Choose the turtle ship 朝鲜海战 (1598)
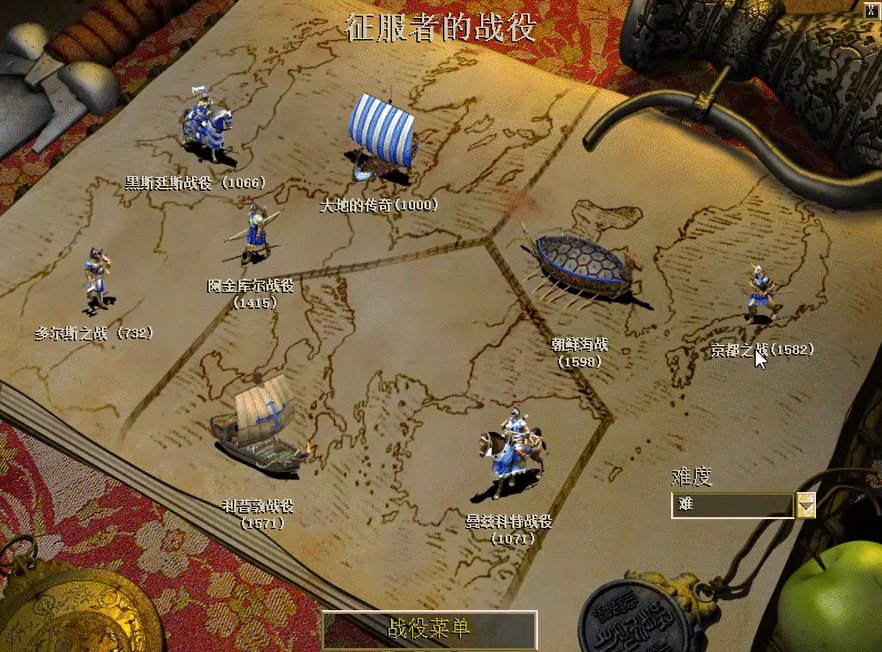The width and height of the screenshot is (882, 652). point(583,267)
